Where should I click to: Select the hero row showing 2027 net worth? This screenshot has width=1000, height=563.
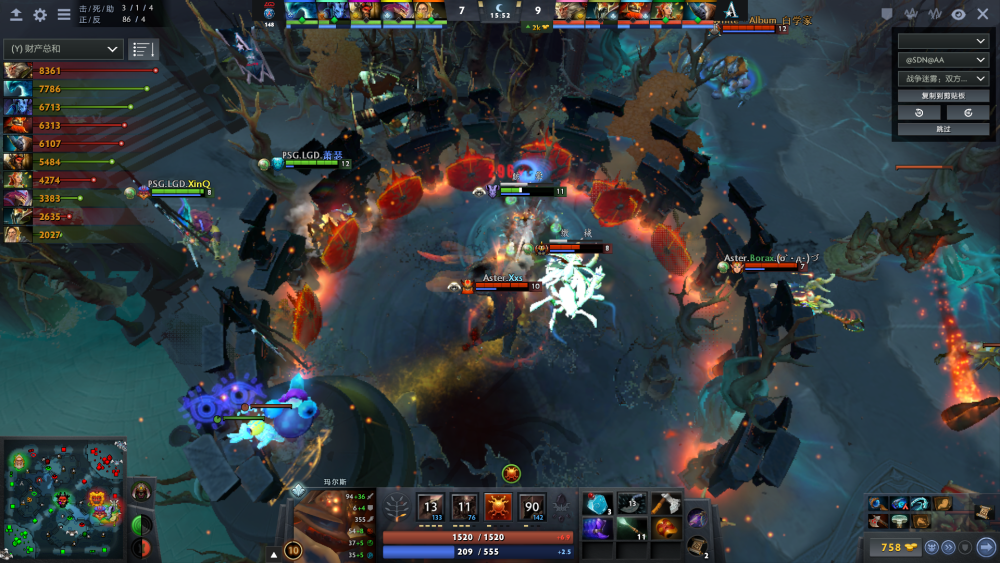(17, 234)
